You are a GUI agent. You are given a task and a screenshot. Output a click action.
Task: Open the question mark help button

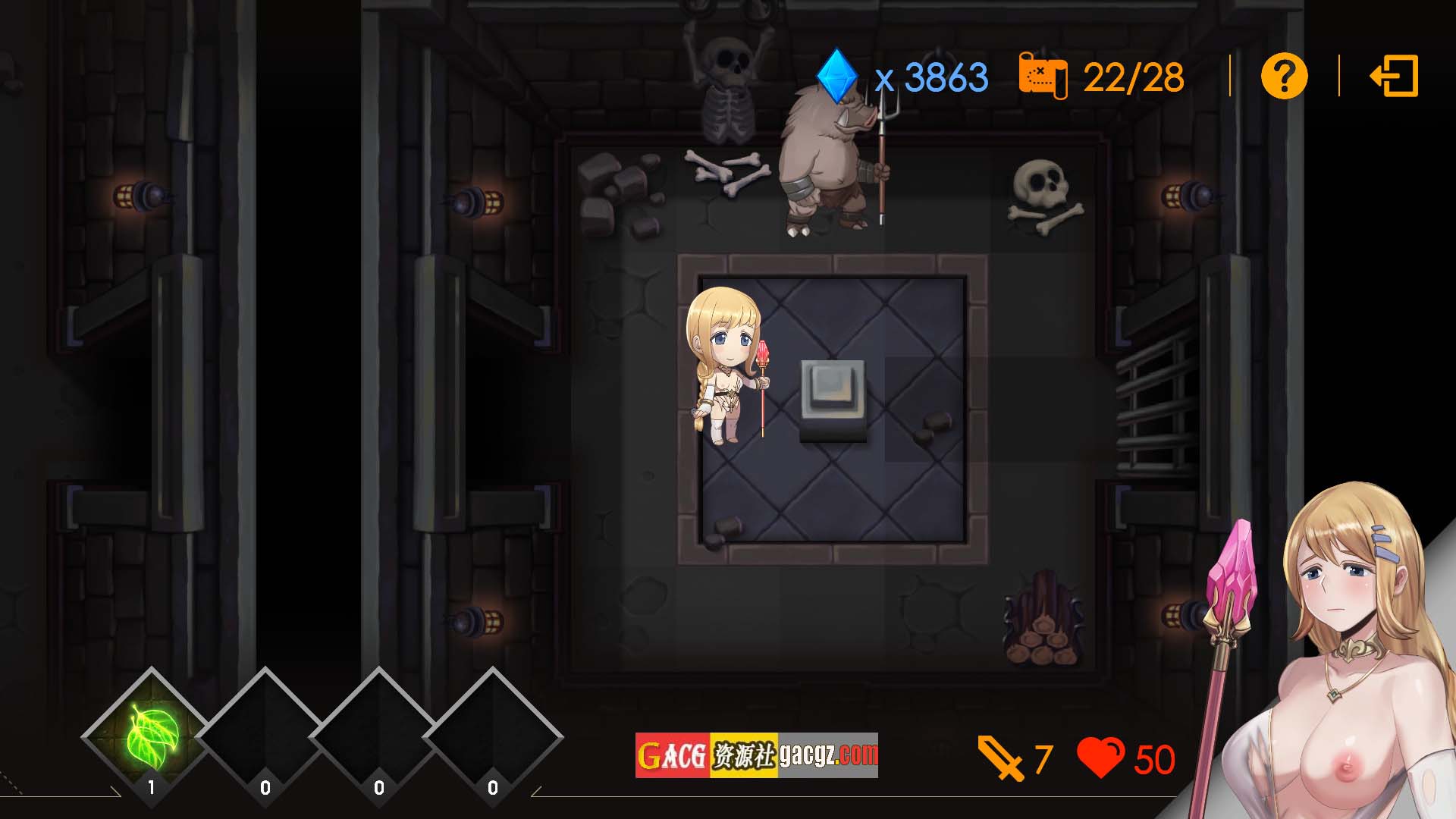point(1284,77)
